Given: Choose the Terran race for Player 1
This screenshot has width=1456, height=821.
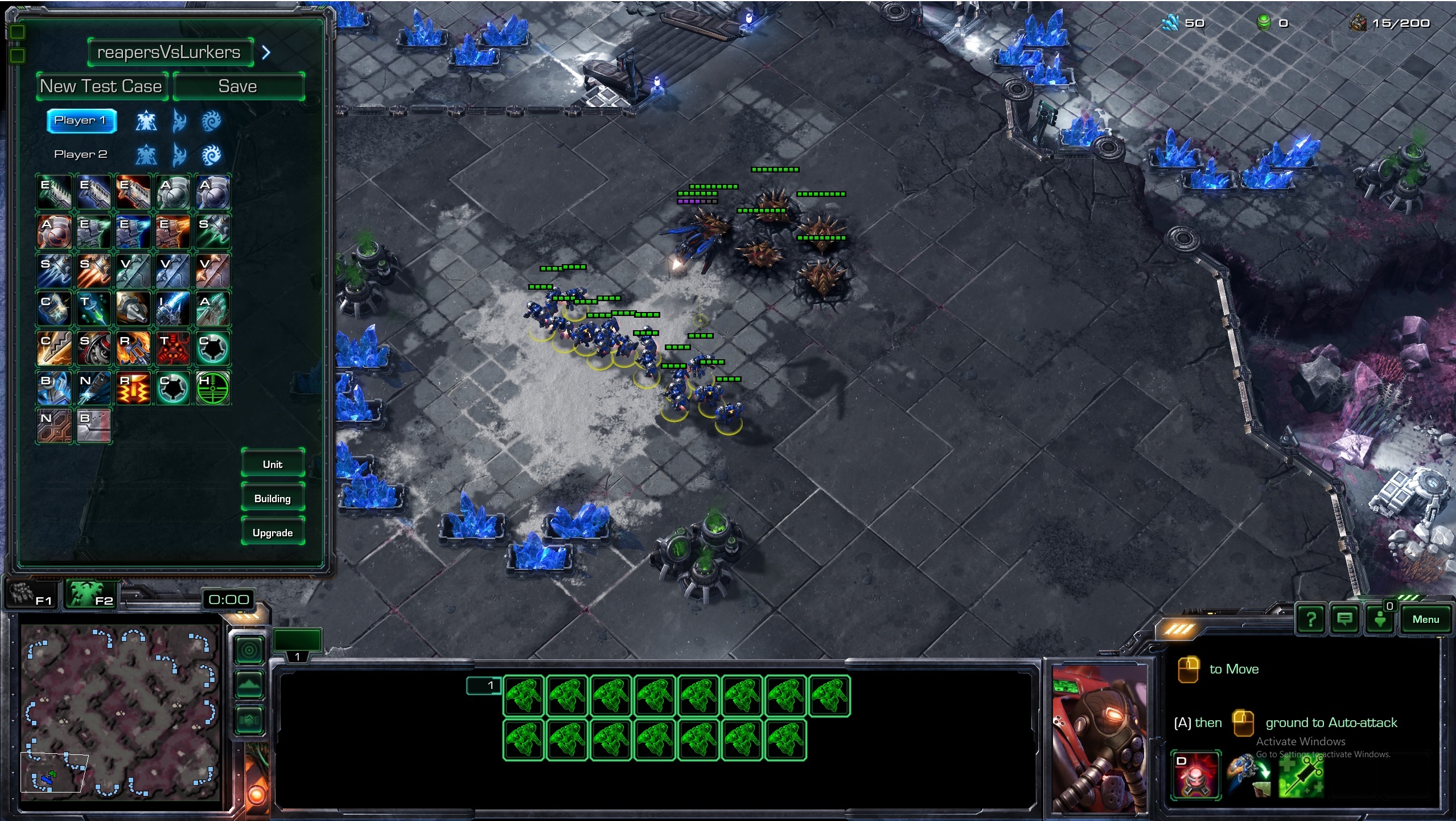Looking at the screenshot, I should [x=146, y=121].
